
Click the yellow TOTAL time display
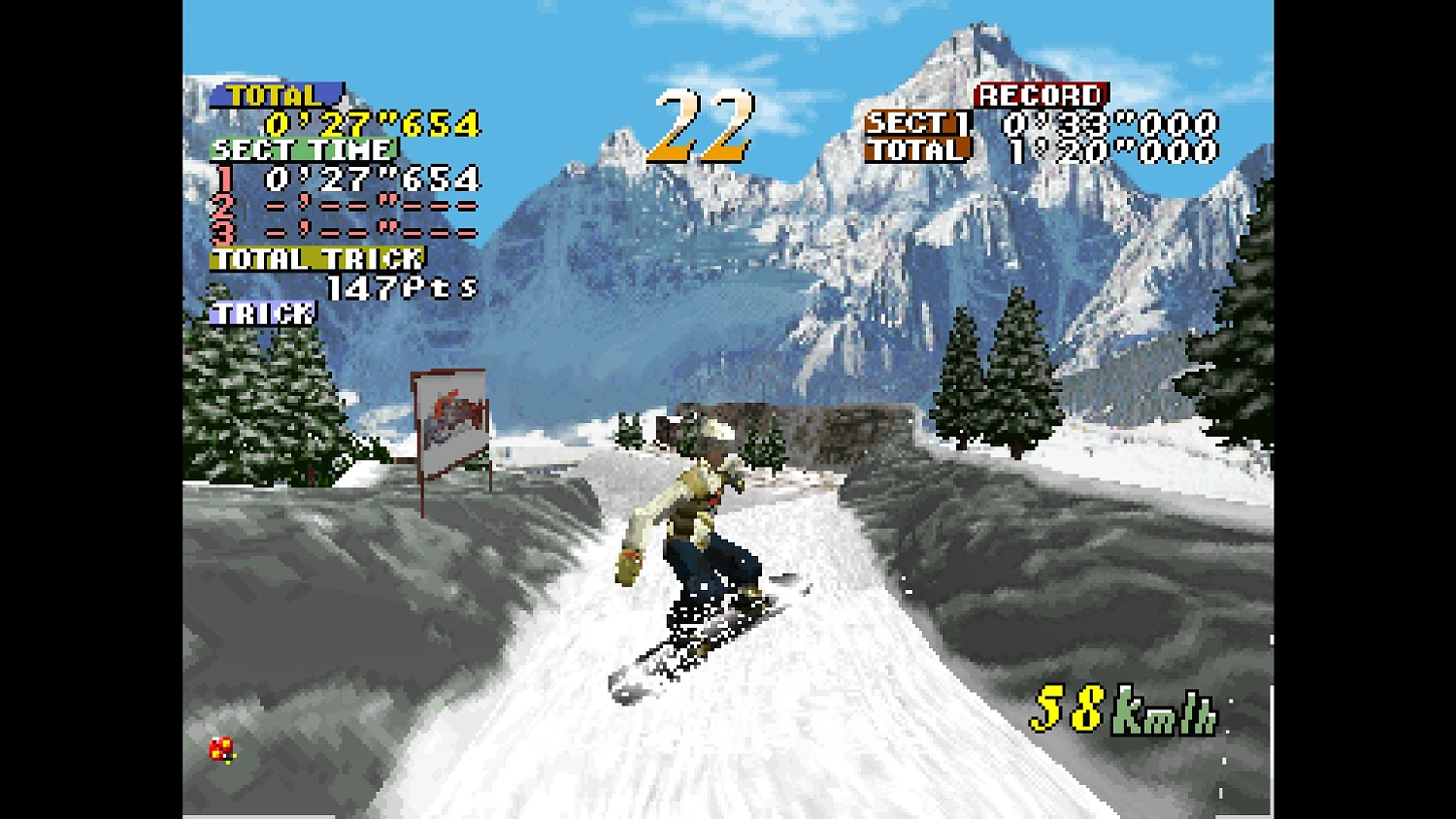tap(372, 124)
